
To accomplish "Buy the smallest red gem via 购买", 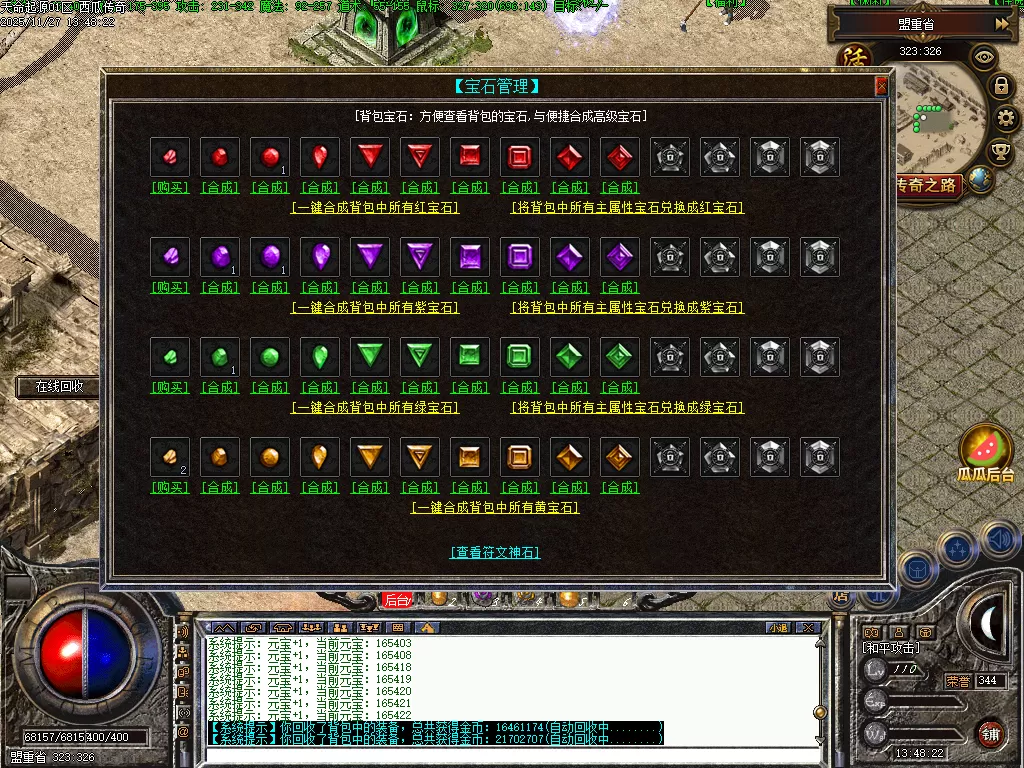I will click(170, 187).
